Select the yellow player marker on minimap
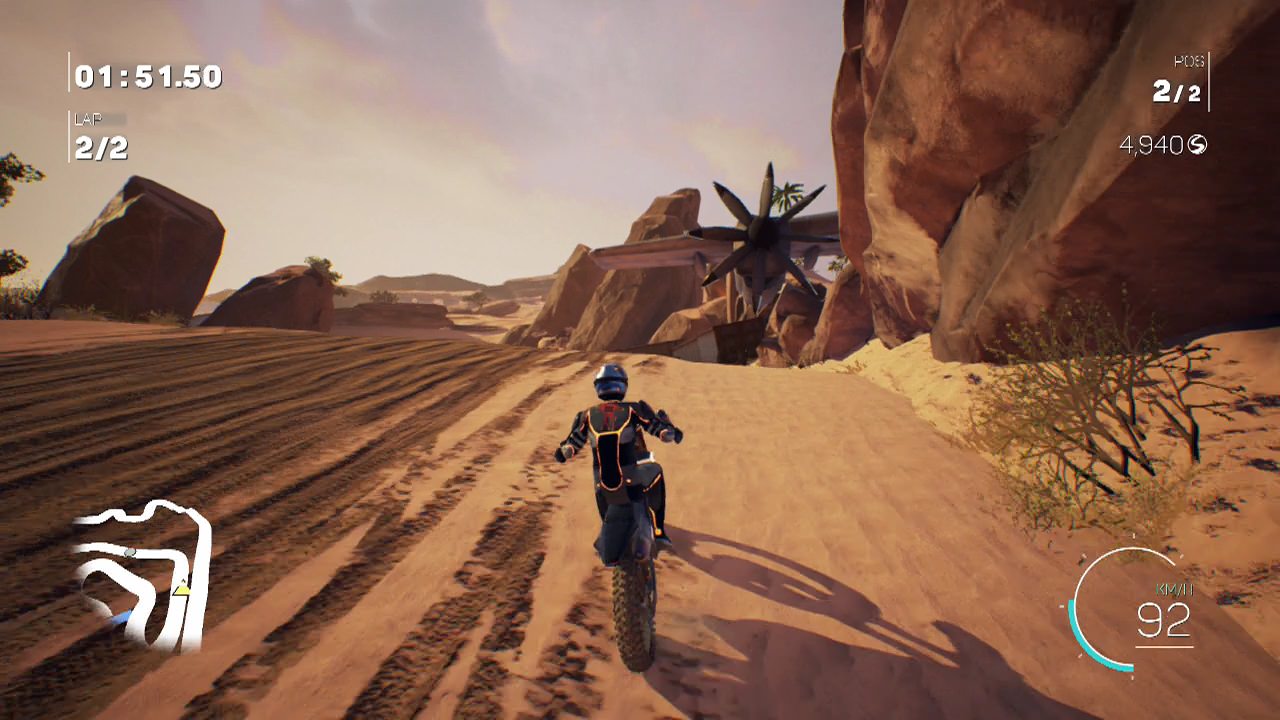The width and height of the screenshot is (1280, 720). [182, 589]
